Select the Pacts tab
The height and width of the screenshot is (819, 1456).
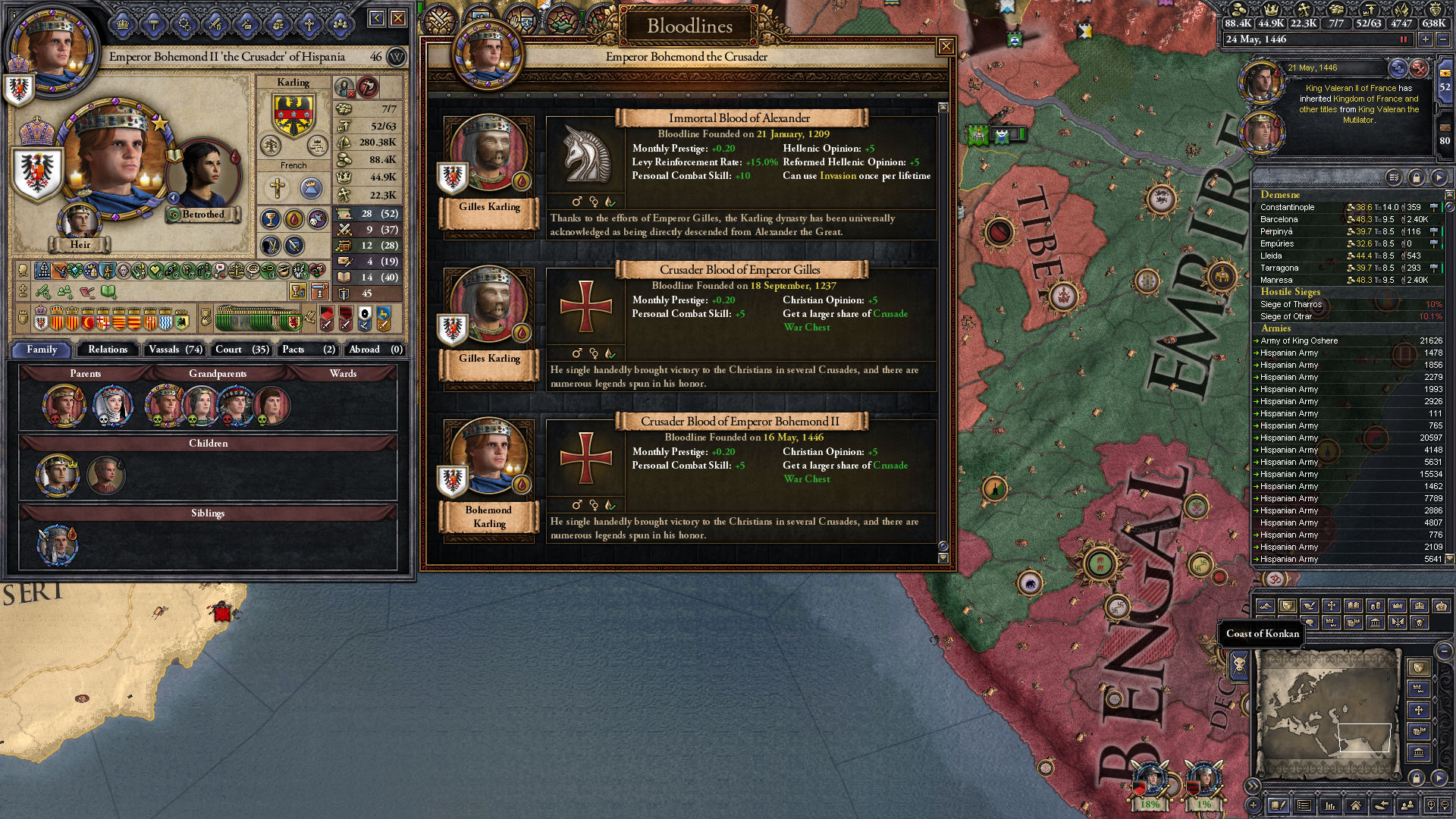tap(308, 350)
